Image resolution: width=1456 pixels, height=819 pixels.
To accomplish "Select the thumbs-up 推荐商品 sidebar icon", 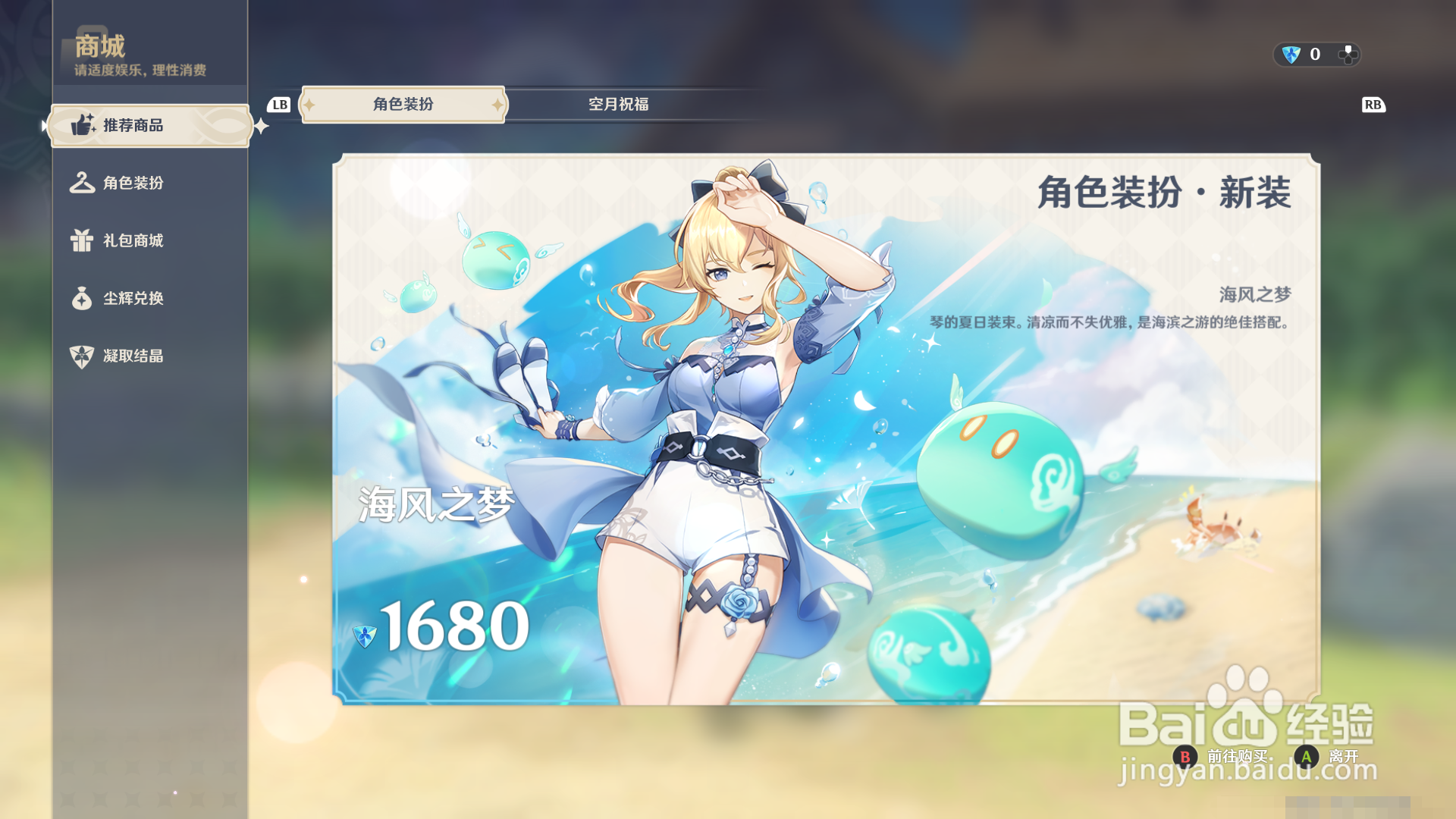I will pos(82,125).
